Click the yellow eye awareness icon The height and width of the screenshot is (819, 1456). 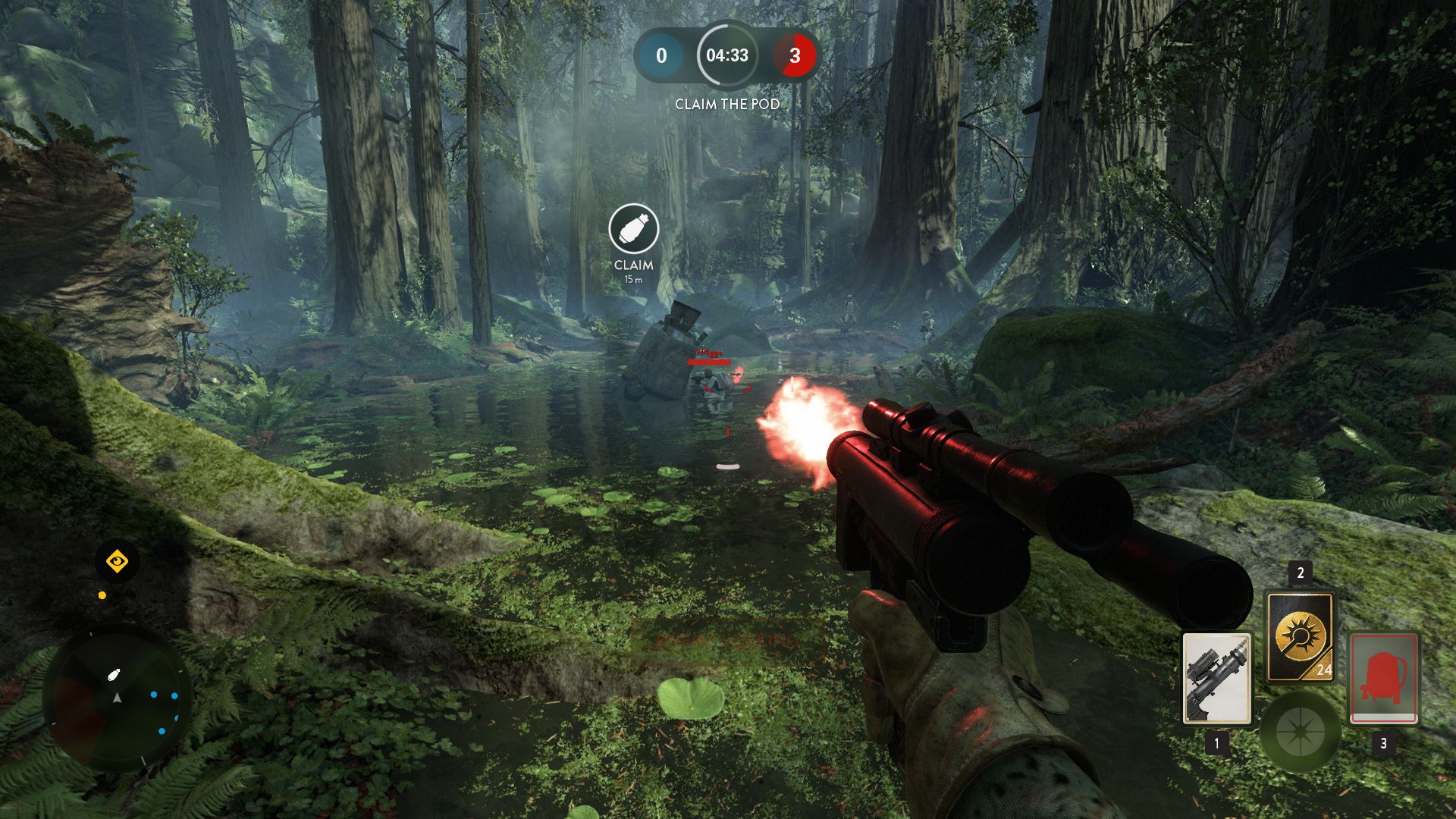pos(117,562)
